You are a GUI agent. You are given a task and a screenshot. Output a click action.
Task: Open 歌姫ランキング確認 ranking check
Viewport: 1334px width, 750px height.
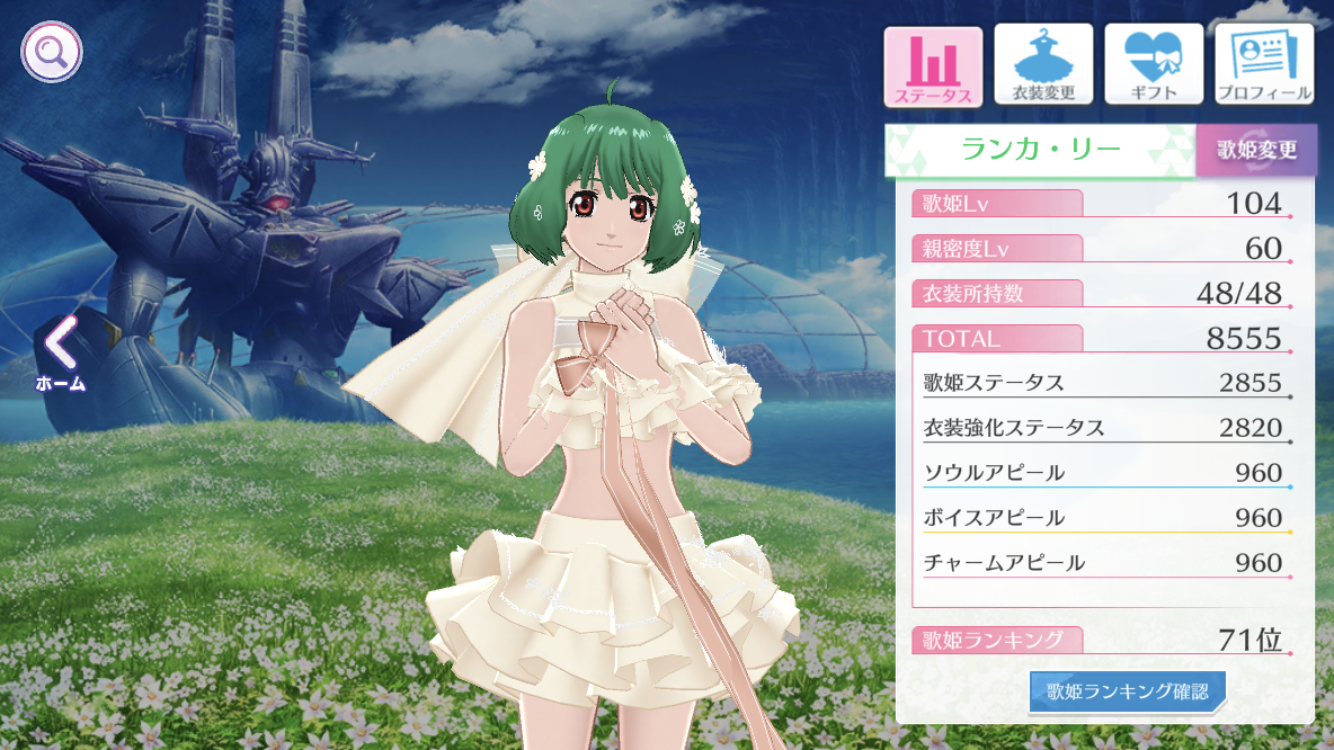[x=1127, y=691]
